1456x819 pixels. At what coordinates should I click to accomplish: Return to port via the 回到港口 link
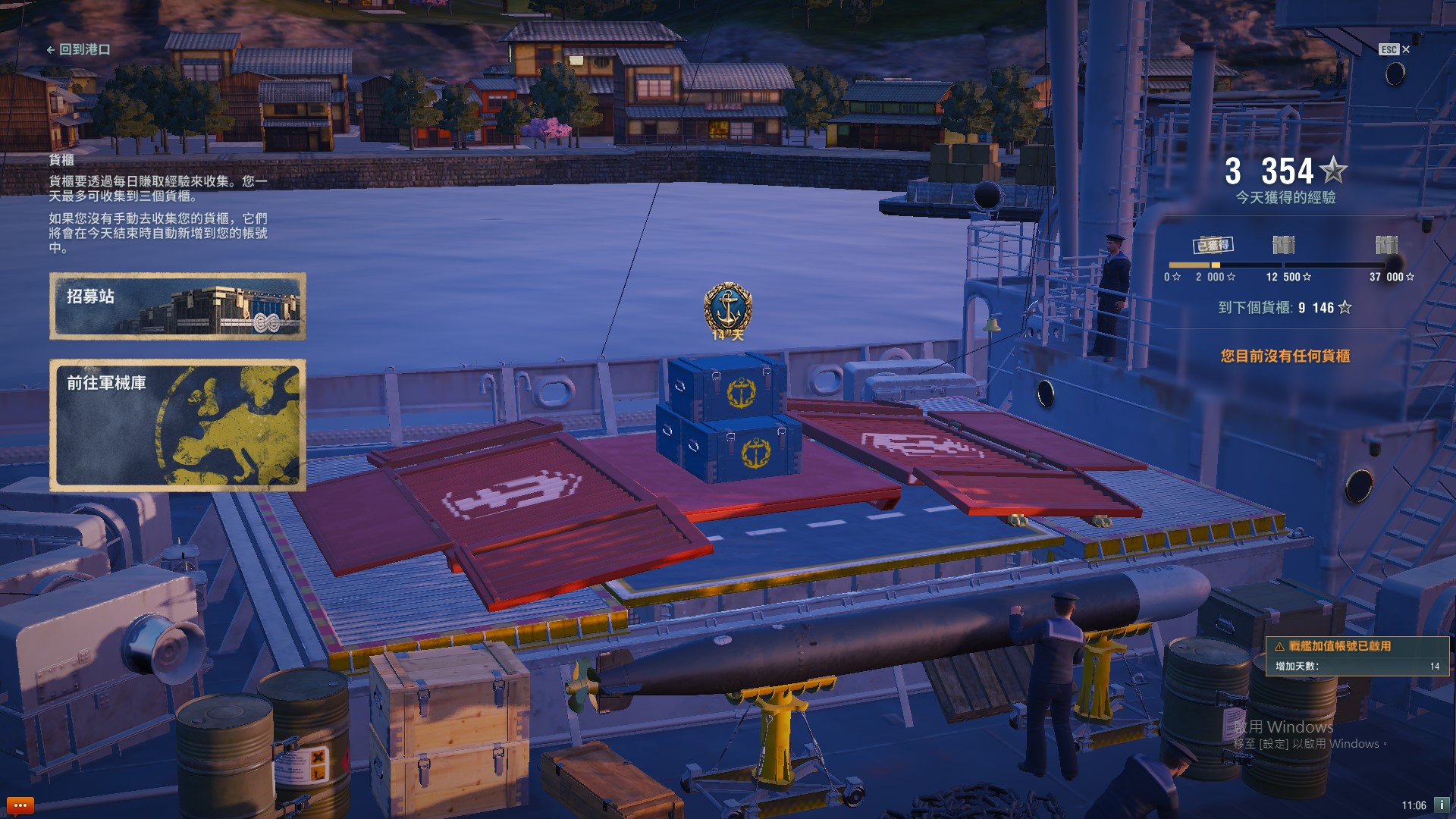pos(79,49)
